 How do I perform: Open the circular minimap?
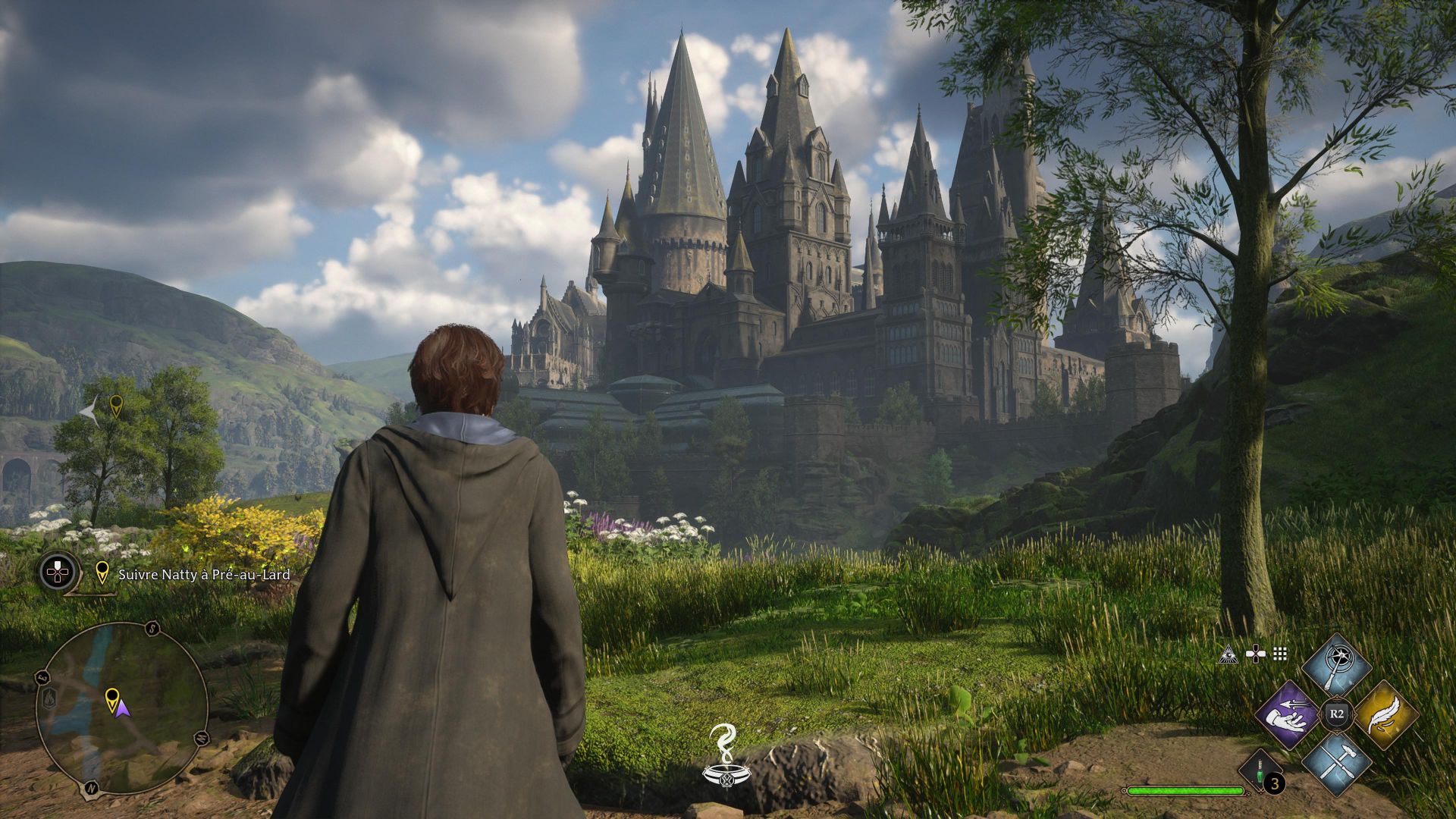(x=121, y=708)
